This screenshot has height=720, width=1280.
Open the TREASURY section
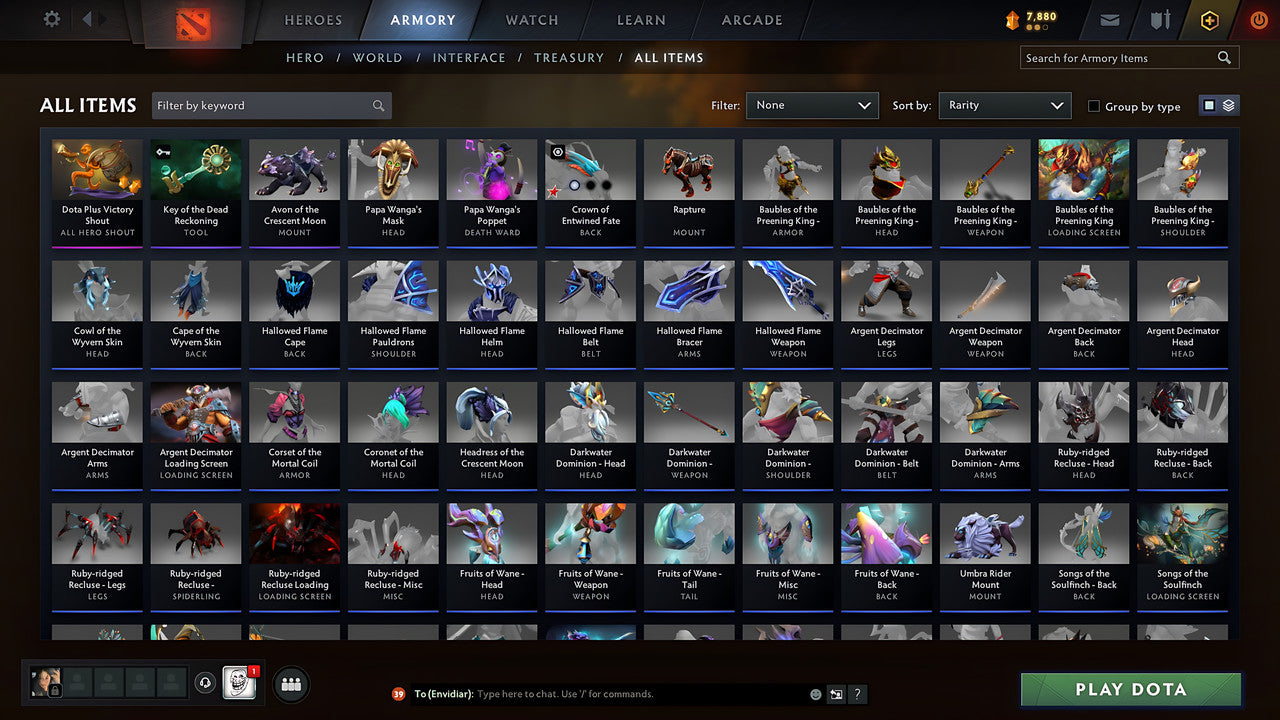click(569, 57)
